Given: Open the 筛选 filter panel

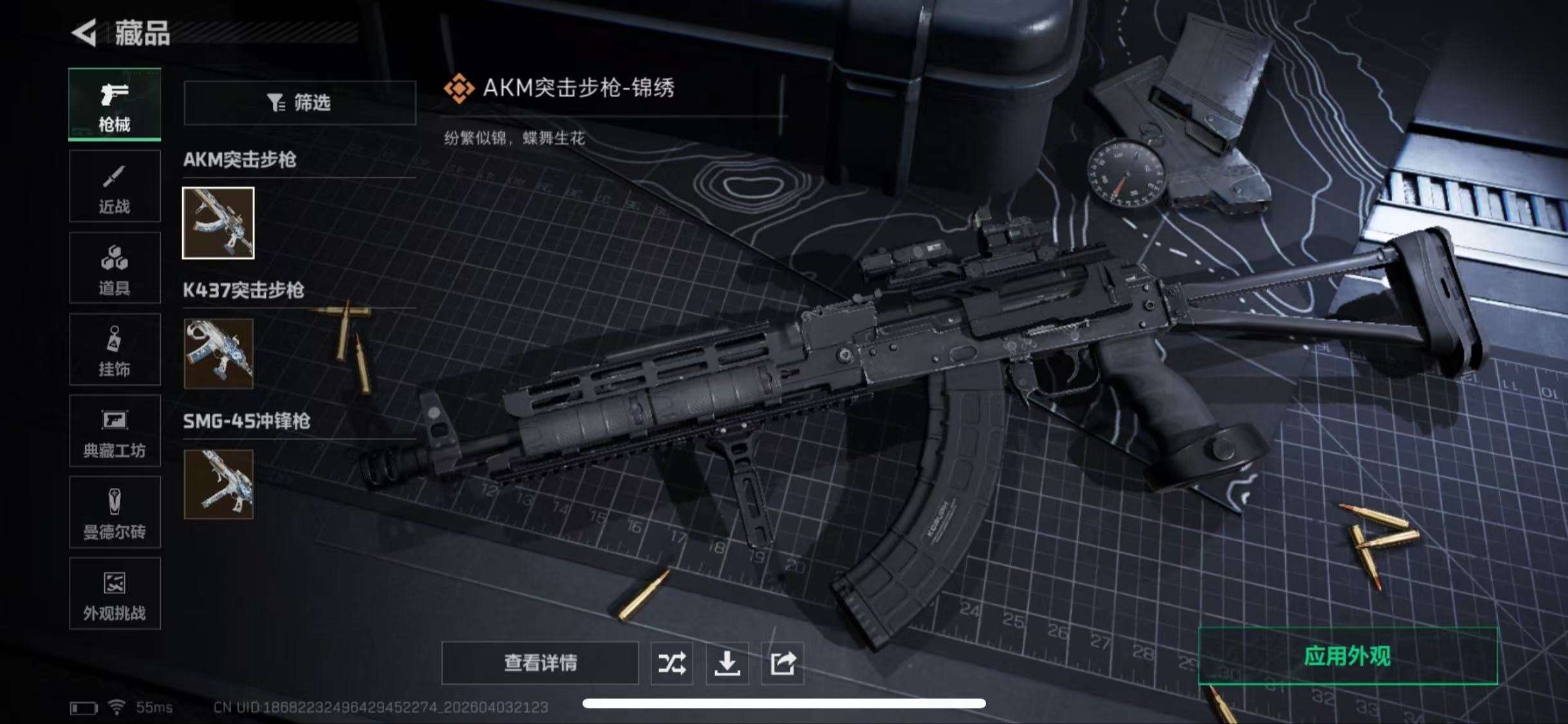Looking at the screenshot, I should (299, 103).
